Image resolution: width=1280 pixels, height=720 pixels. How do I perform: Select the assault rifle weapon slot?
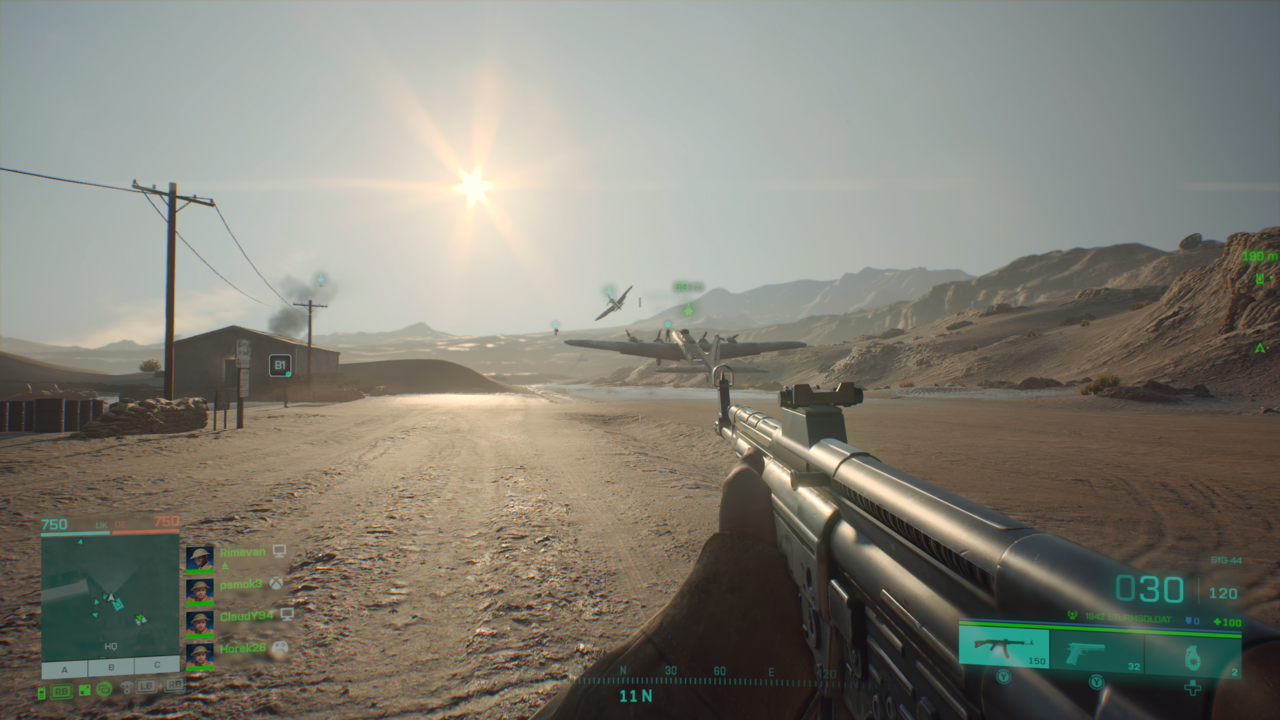[1004, 647]
